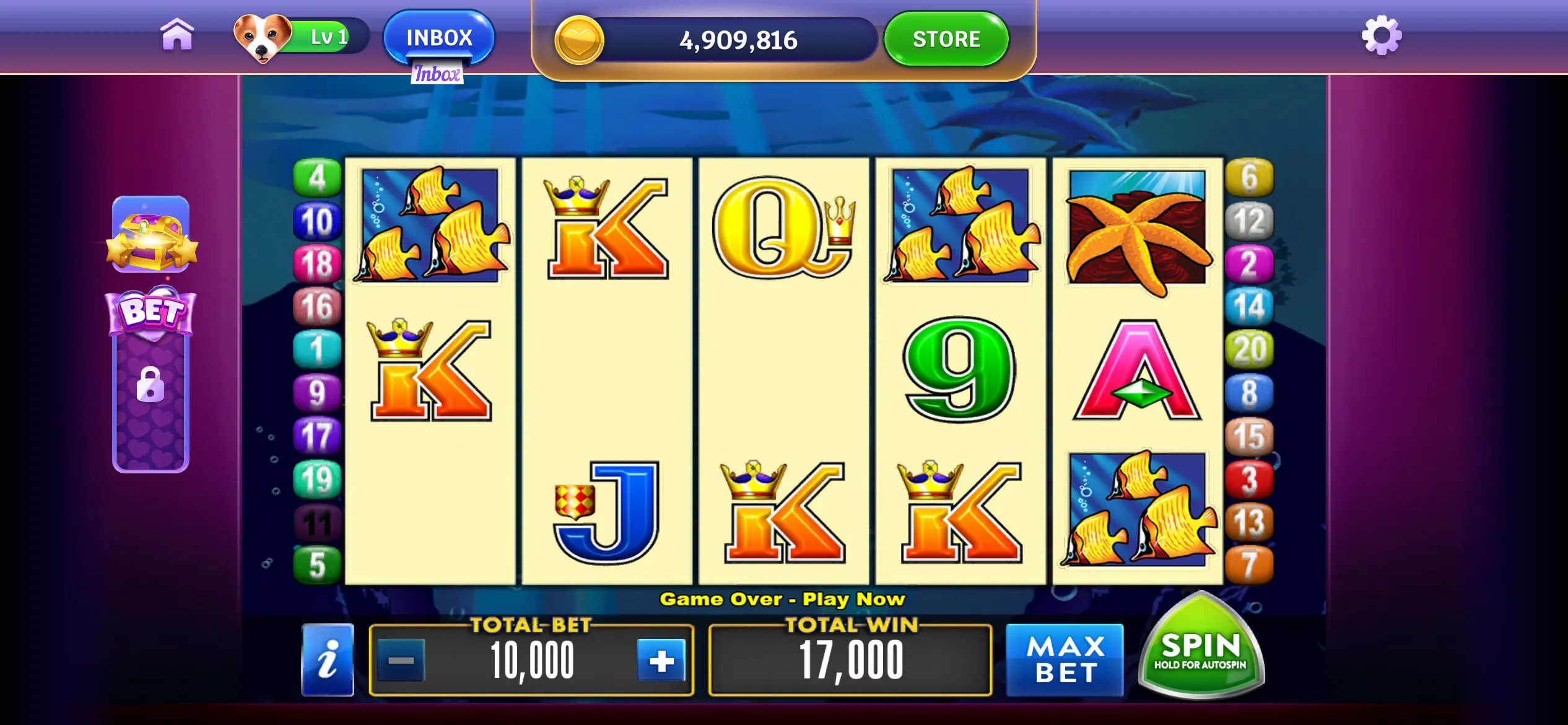The width and height of the screenshot is (1568, 725).
Task: Decrease the total bet
Action: [401, 661]
